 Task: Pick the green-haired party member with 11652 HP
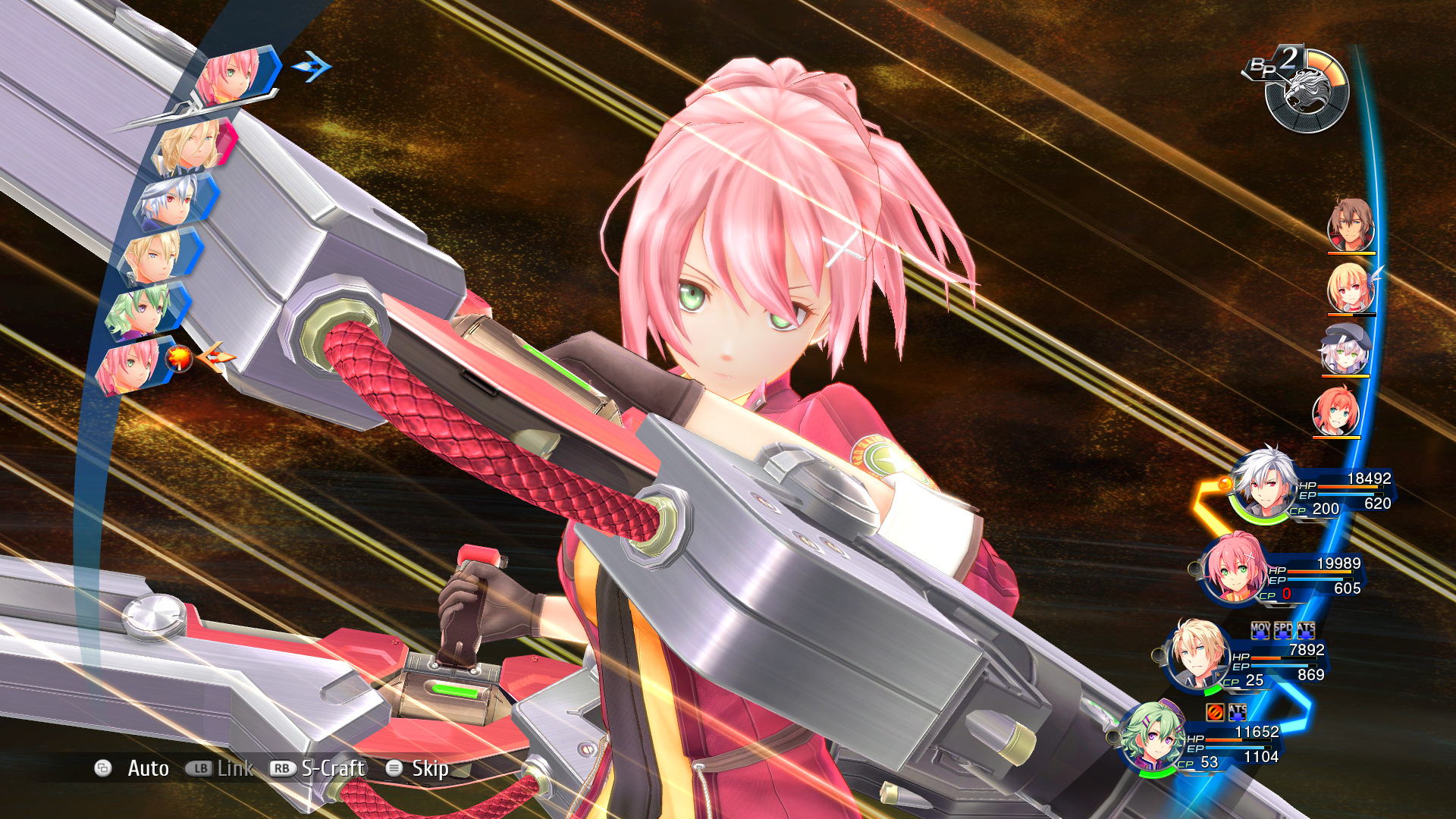[x=1153, y=736]
